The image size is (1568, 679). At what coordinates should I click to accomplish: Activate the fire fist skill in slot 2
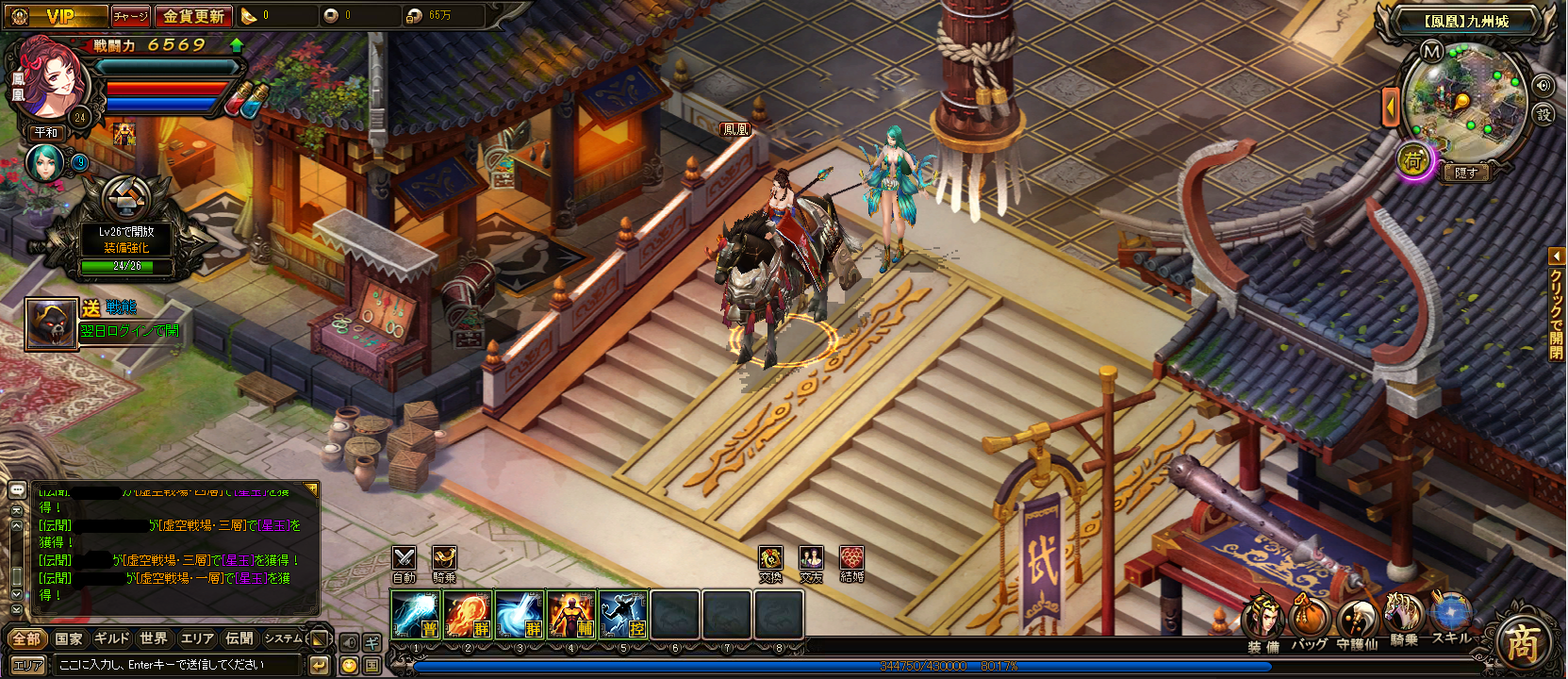468,614
